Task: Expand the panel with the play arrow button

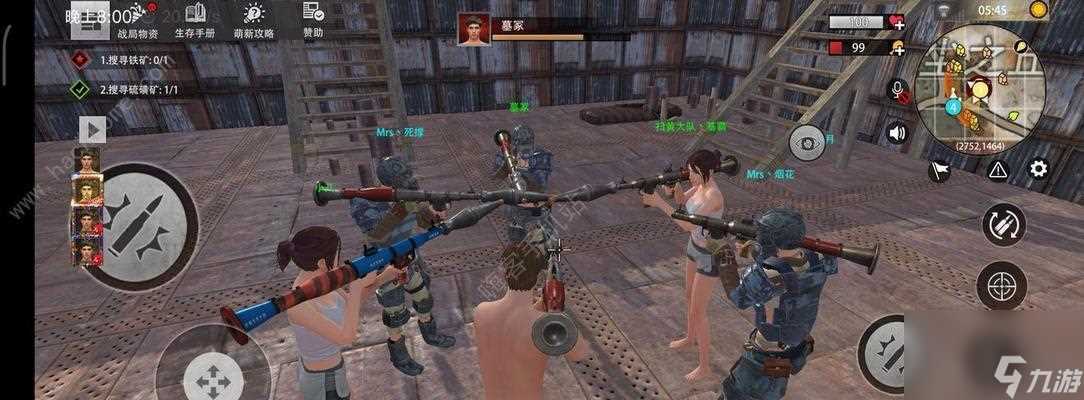Action: coord(92,129)
